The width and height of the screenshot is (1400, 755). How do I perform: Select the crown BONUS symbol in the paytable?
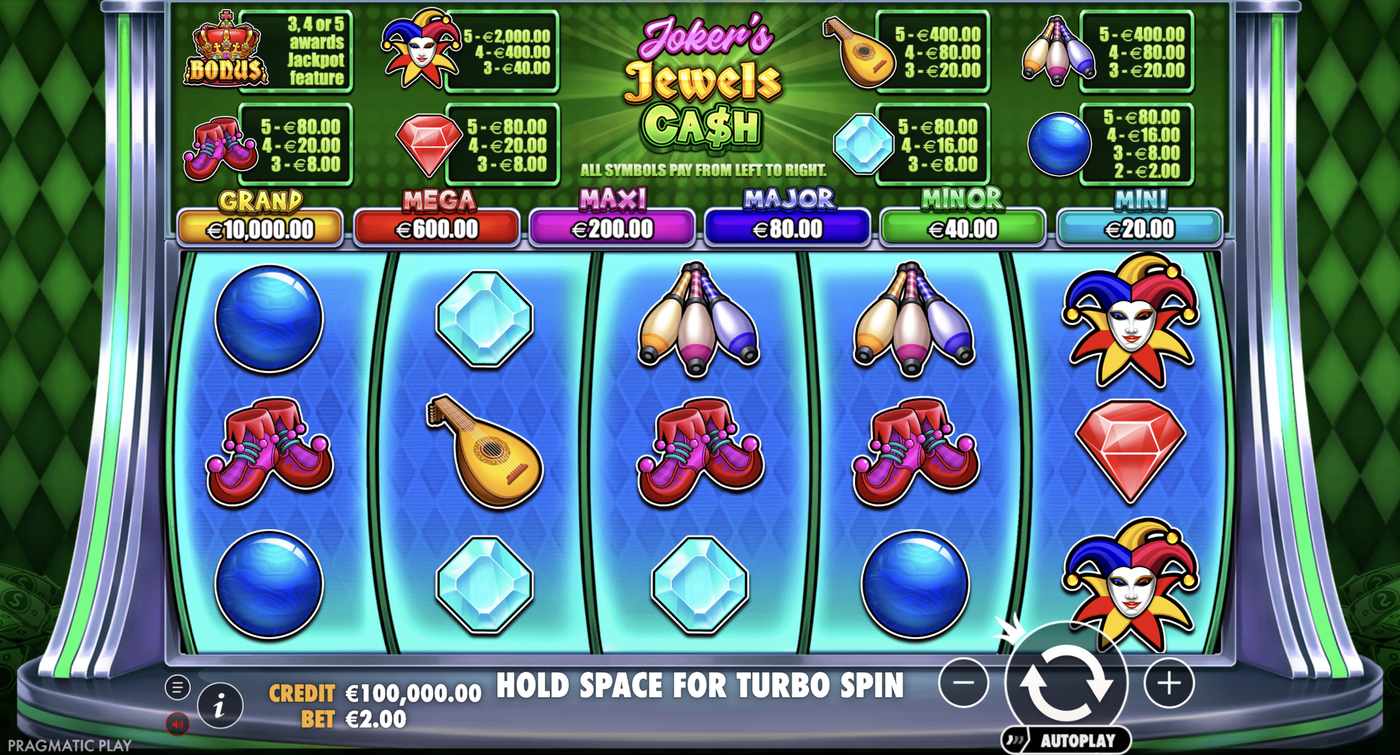pyautogui.click(x=226, y=48)
